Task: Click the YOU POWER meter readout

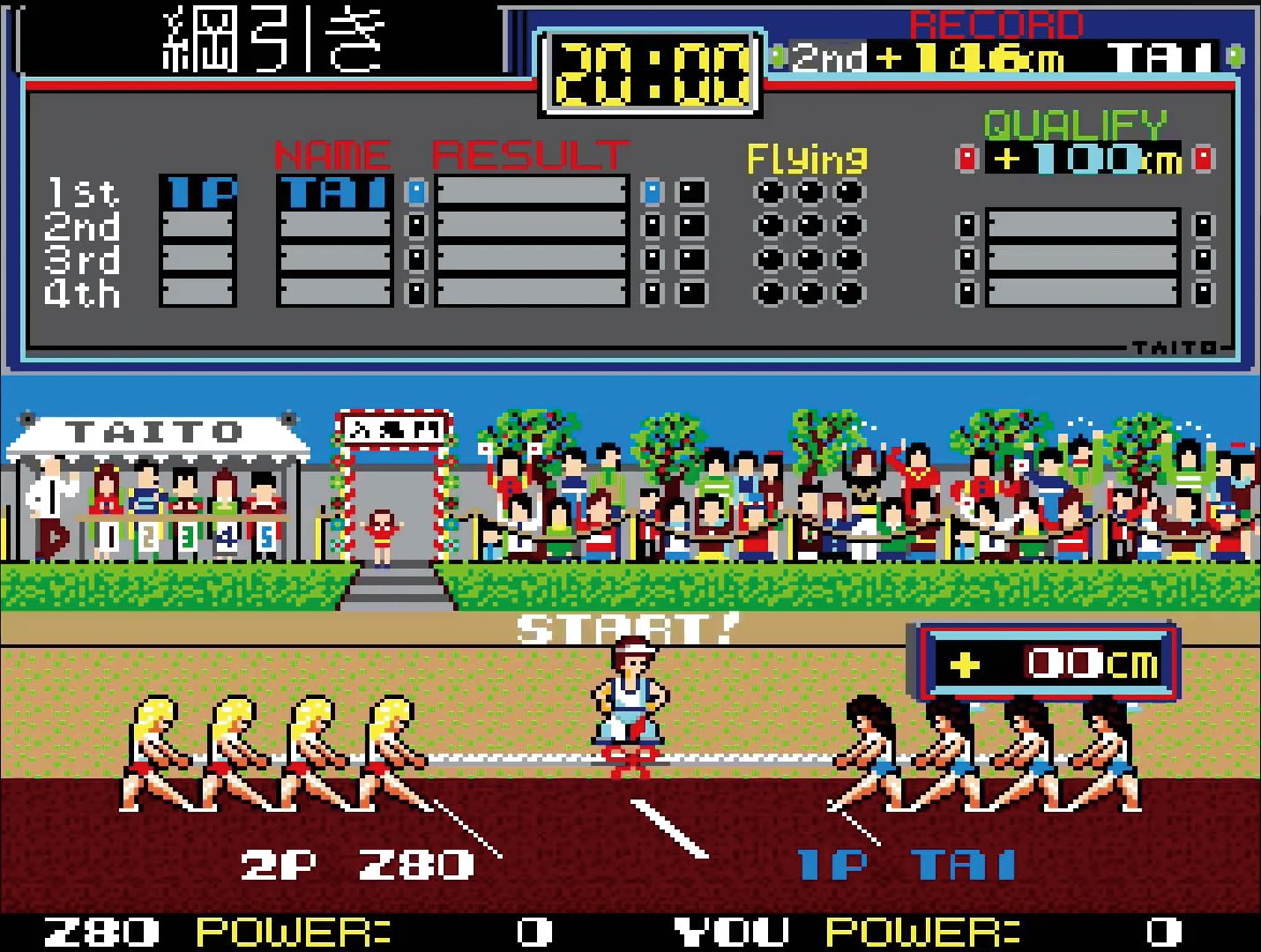Action: [x=891, y=928]
